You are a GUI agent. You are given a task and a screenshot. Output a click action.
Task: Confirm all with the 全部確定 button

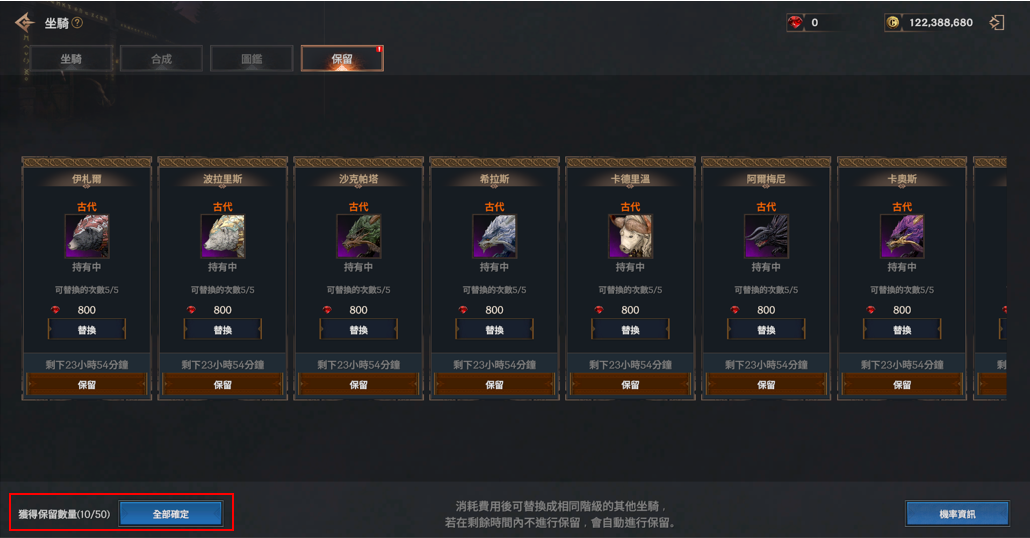tap(170, 514)
